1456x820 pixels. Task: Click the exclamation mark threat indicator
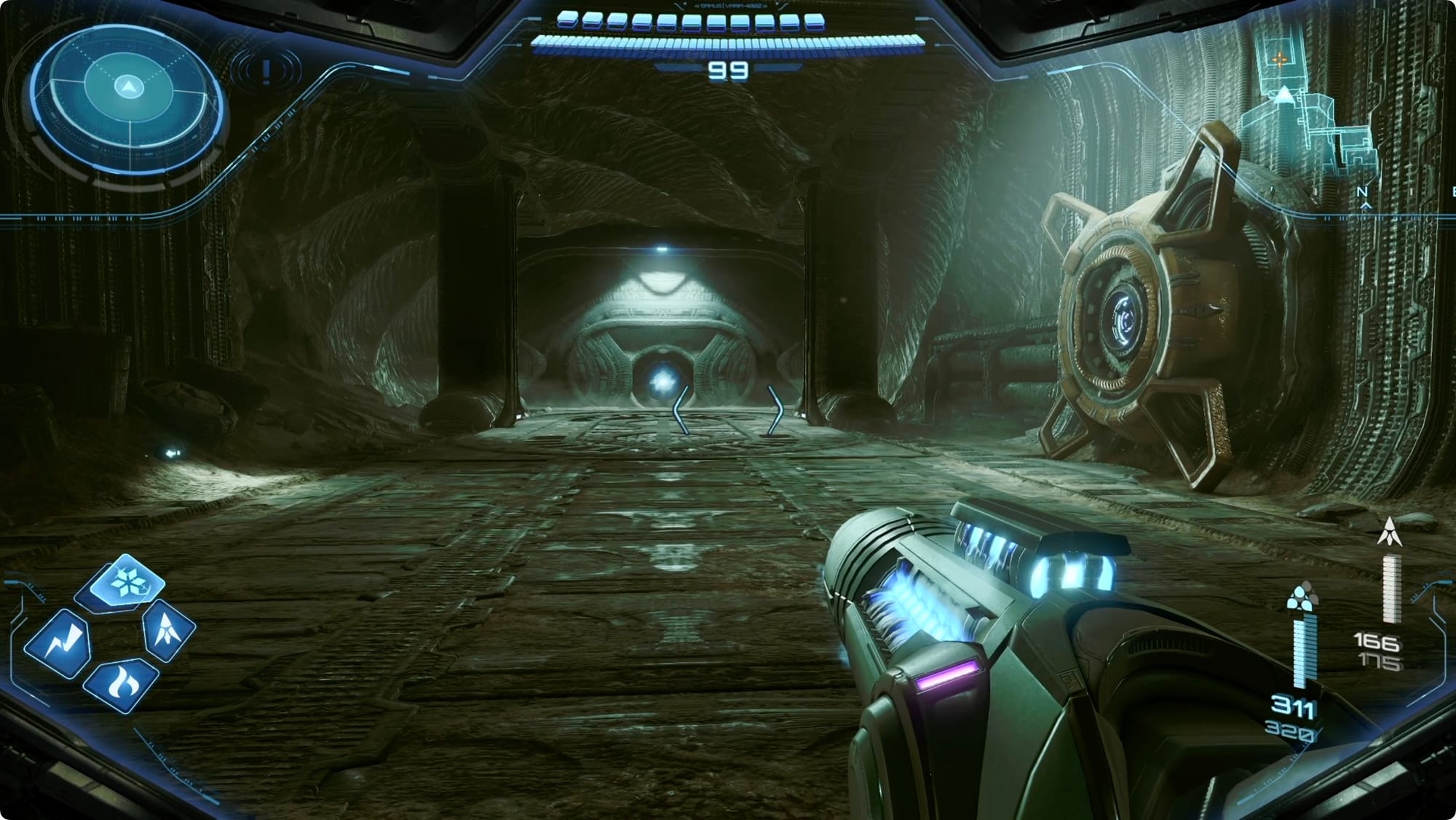[266, 71]
